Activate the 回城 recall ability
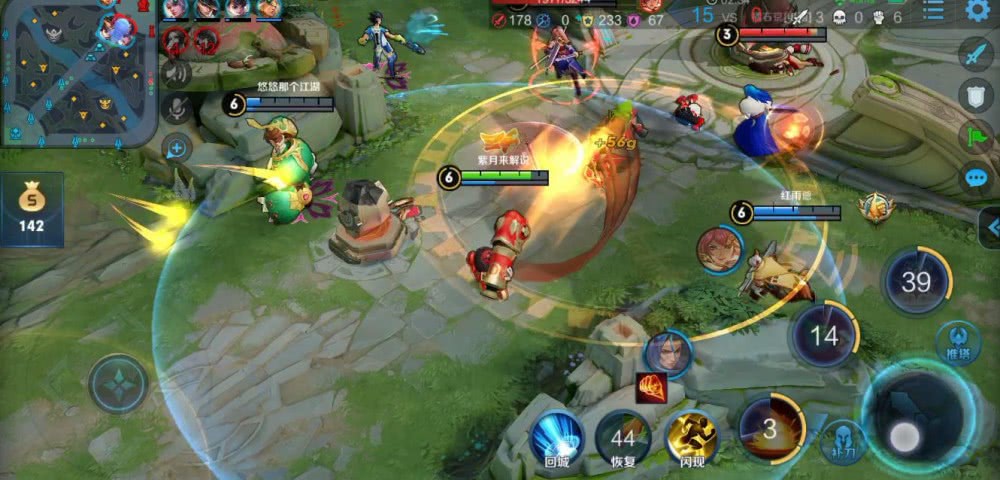1000x480 pixels. coord(556,435)
